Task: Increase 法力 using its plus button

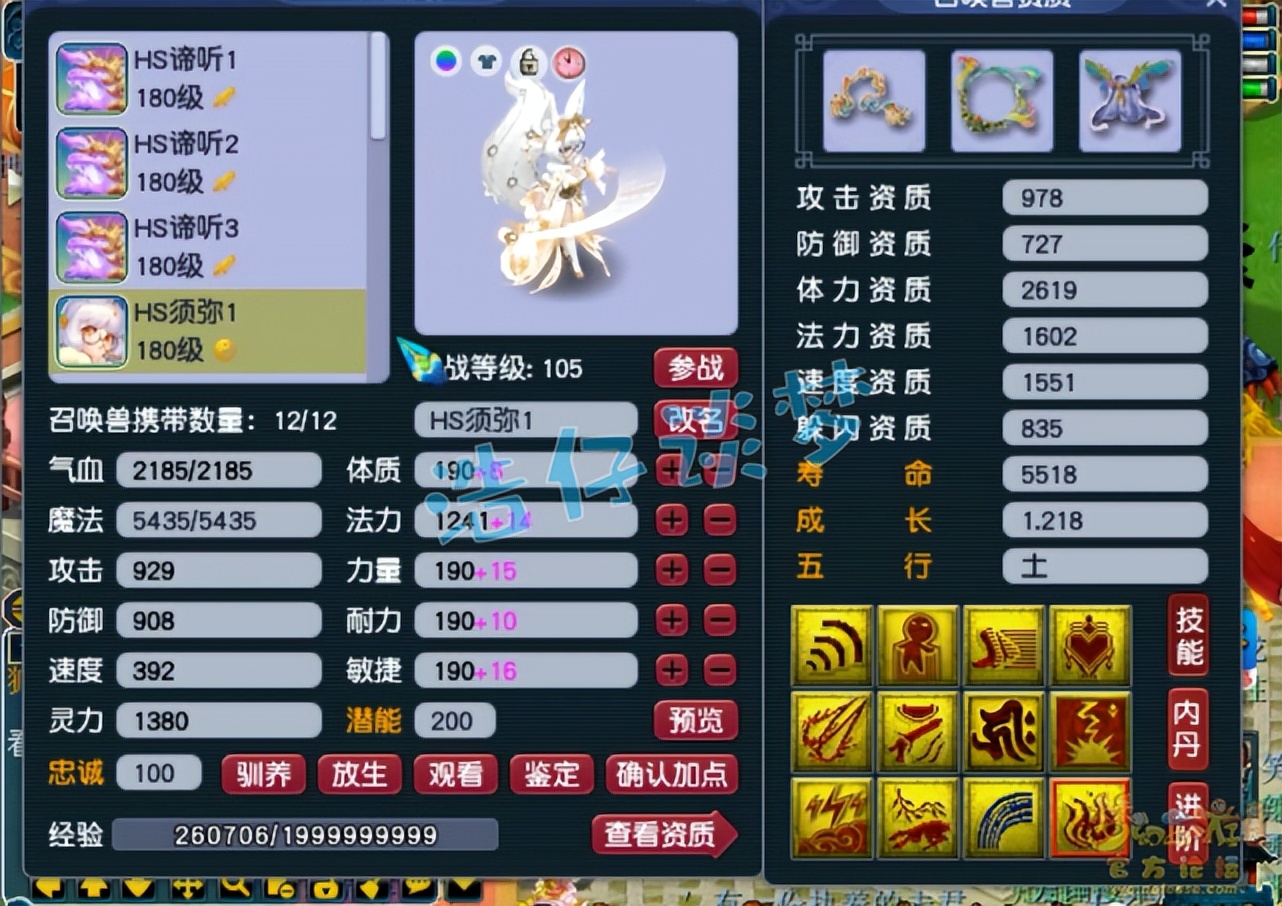Action: [672, 520]
